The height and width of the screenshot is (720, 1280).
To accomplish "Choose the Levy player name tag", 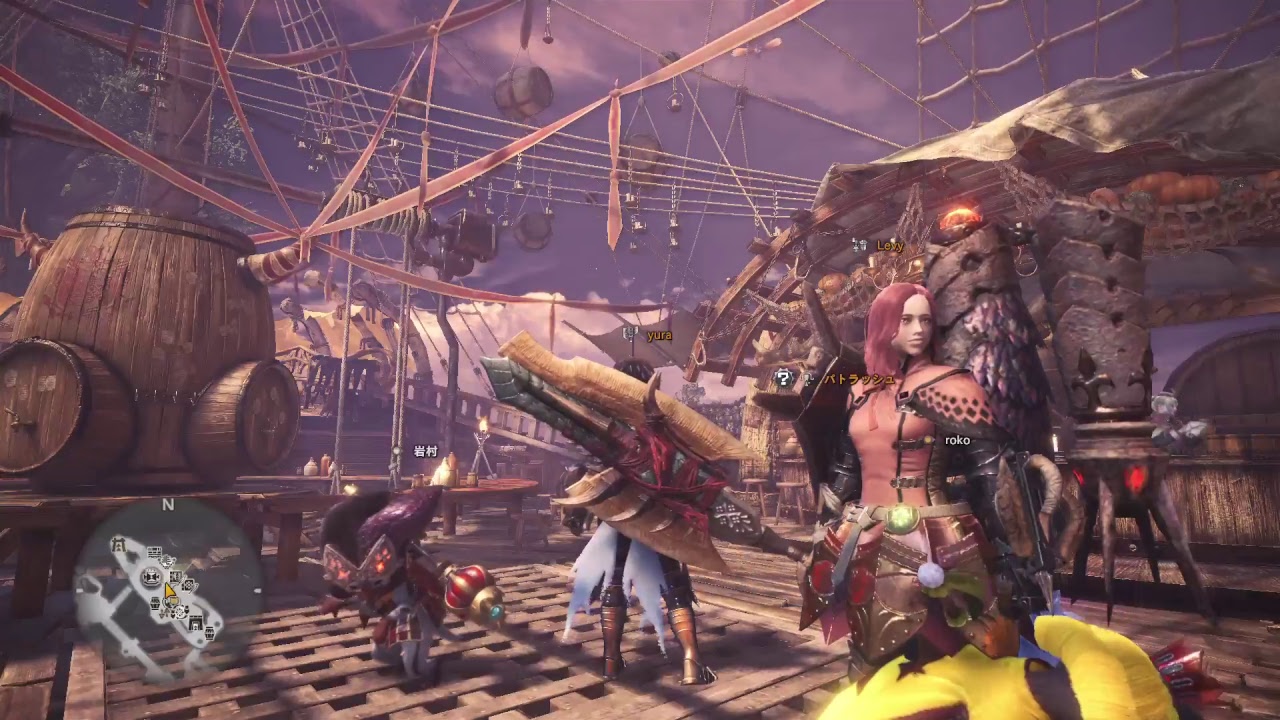I will click(x=889, y=245).
